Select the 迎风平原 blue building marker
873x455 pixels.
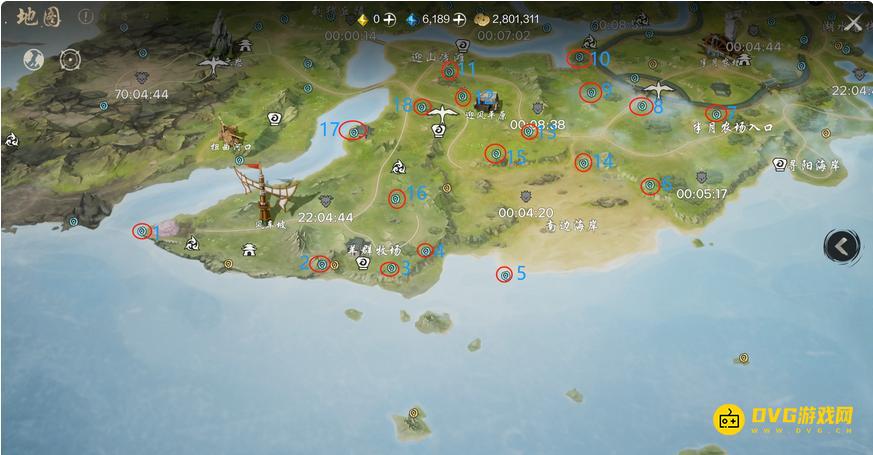(487, 99)
